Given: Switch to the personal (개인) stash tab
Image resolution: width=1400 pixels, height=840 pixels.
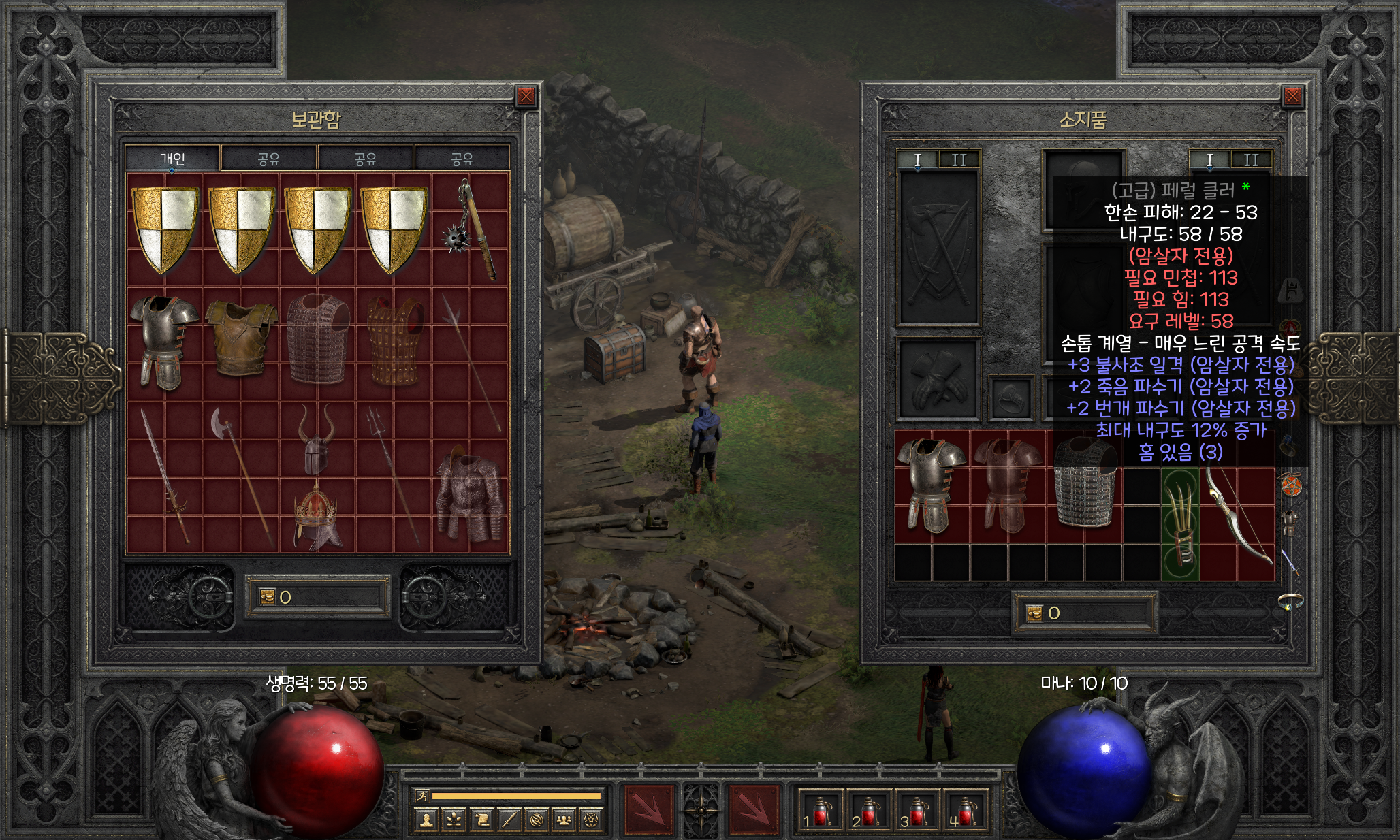Looking at the screenshot, I should [172, 159].
